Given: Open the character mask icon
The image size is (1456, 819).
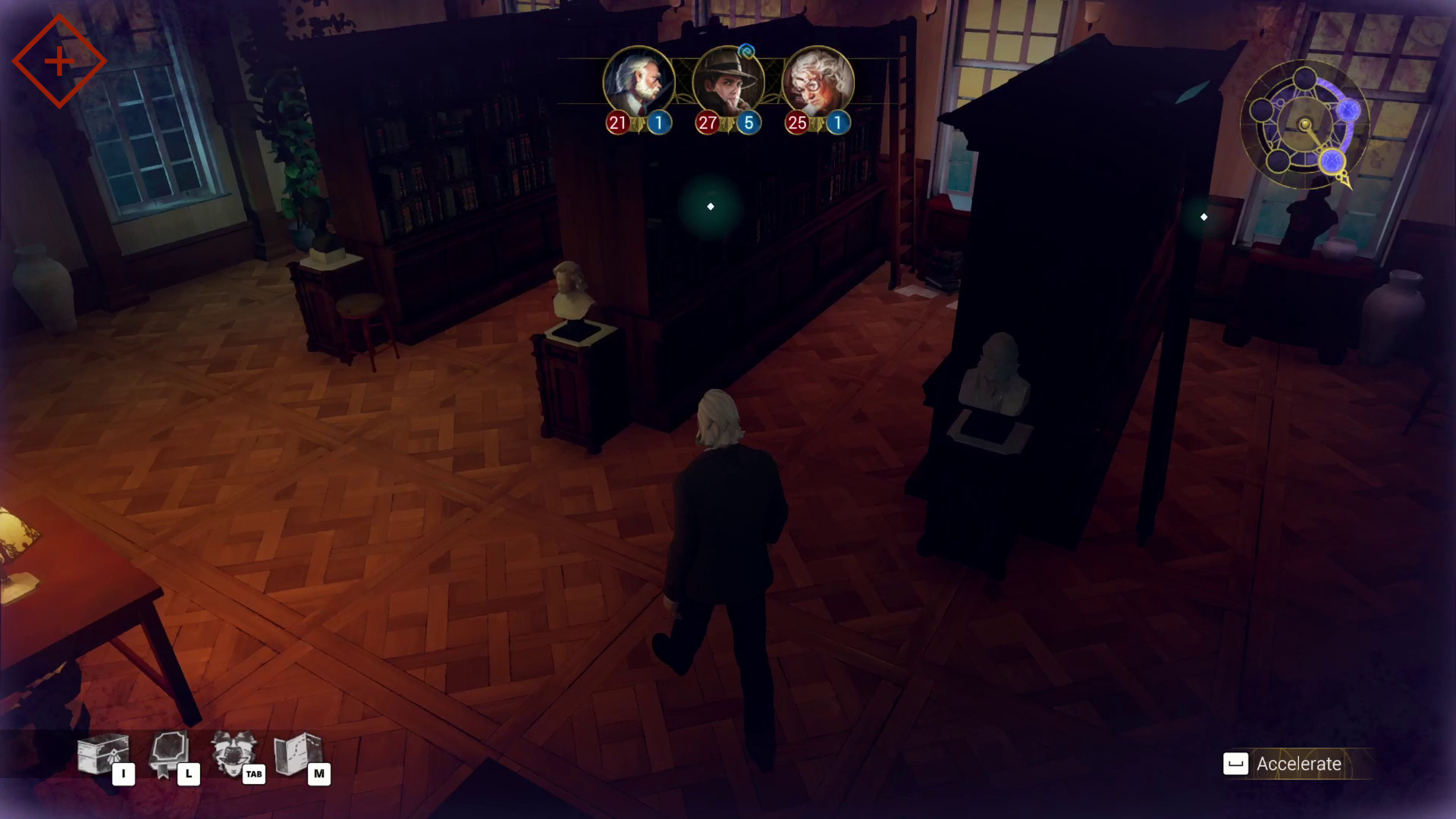Looking at the screenshot, I should click(x=234, y=754).
